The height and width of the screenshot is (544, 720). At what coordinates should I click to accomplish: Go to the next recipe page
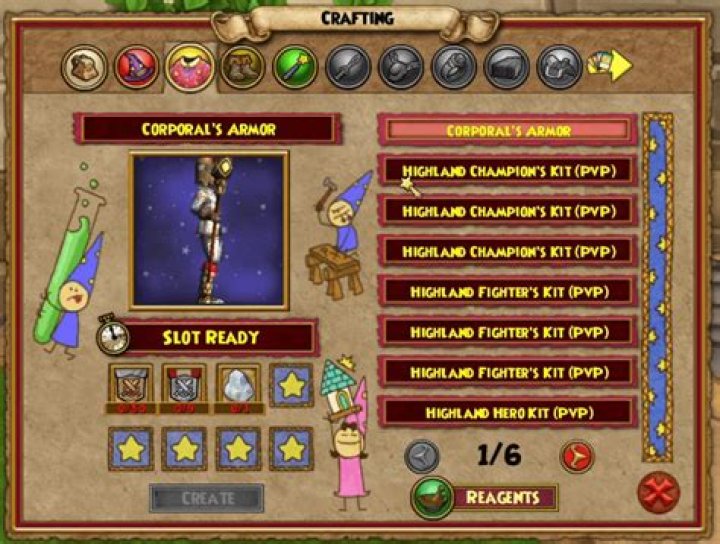(577, 456)
